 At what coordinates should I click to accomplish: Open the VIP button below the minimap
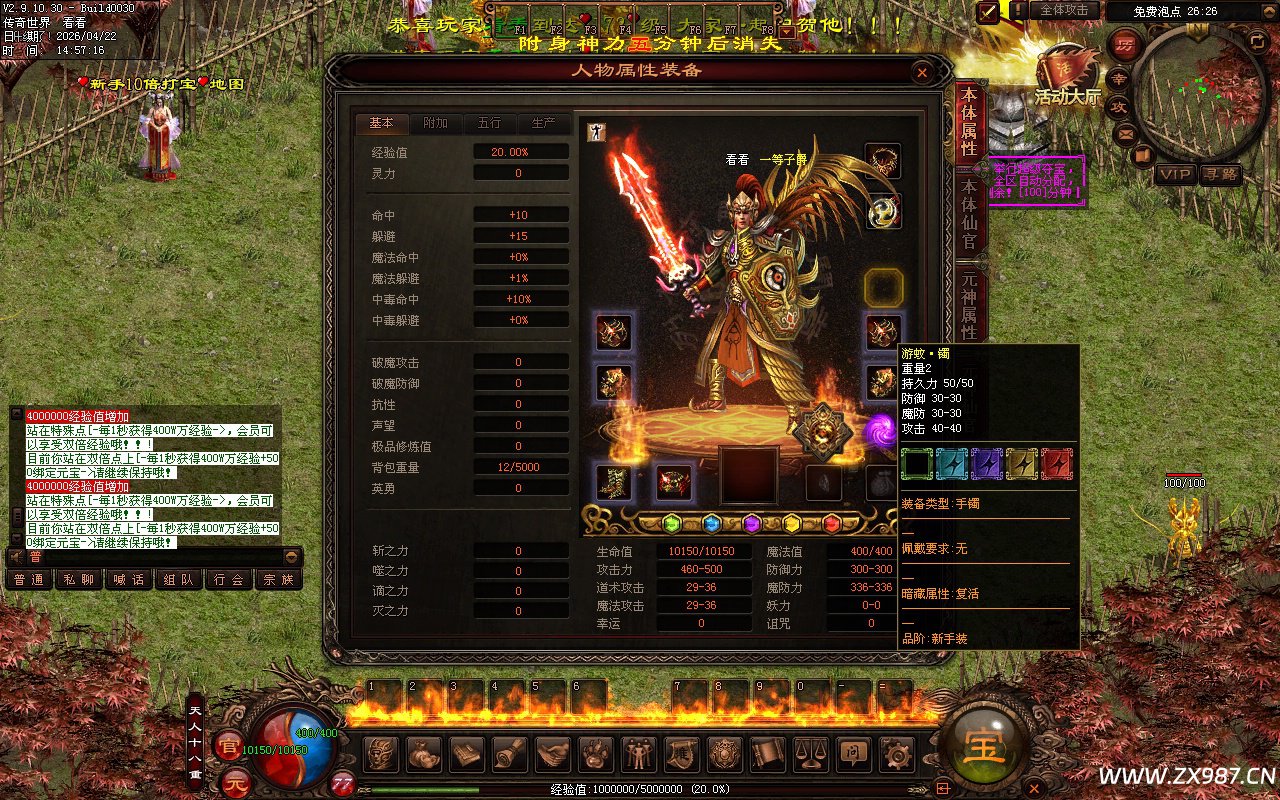(1175, 174)
